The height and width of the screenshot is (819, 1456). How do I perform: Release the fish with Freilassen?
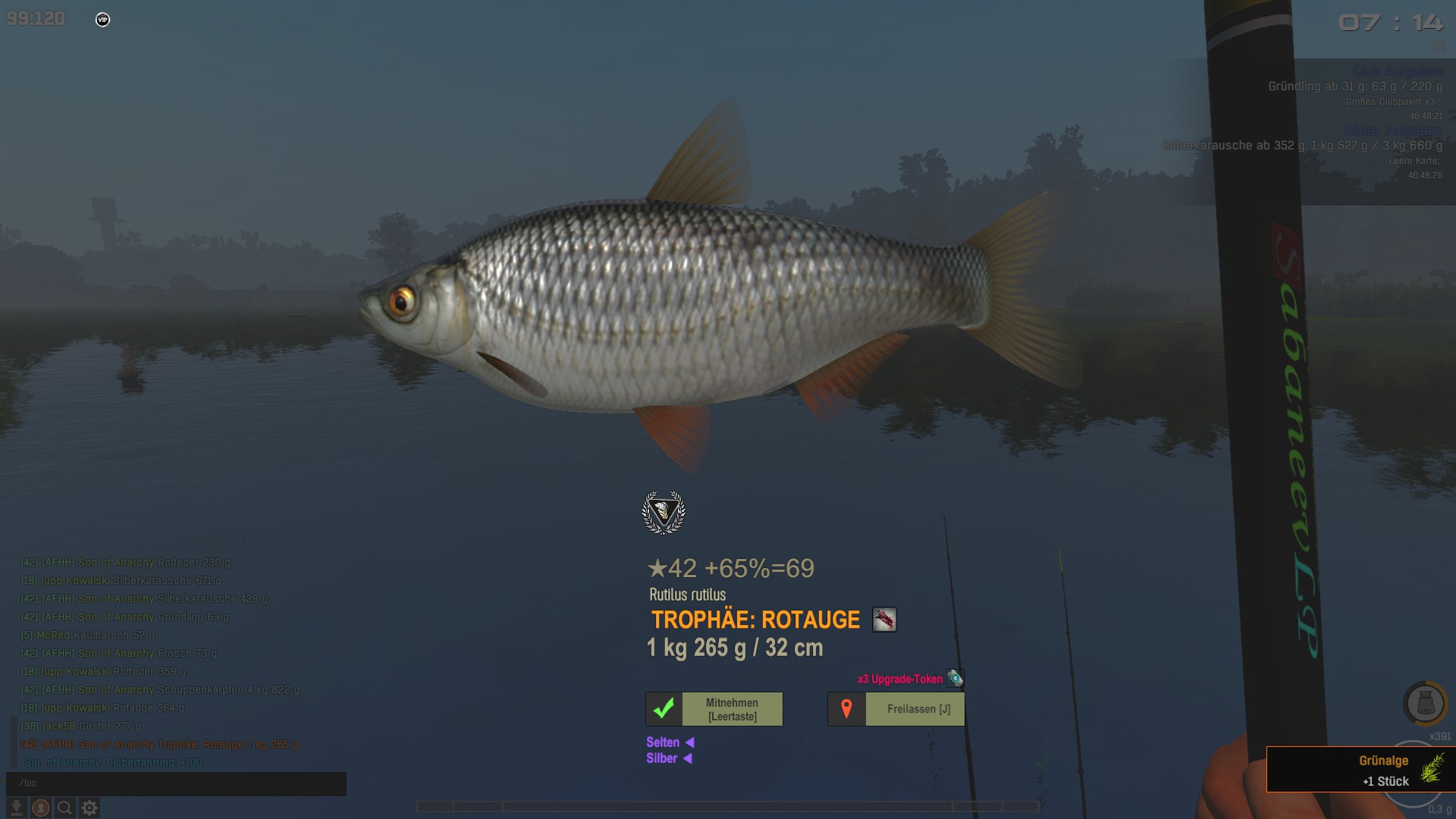pos(896,709)
